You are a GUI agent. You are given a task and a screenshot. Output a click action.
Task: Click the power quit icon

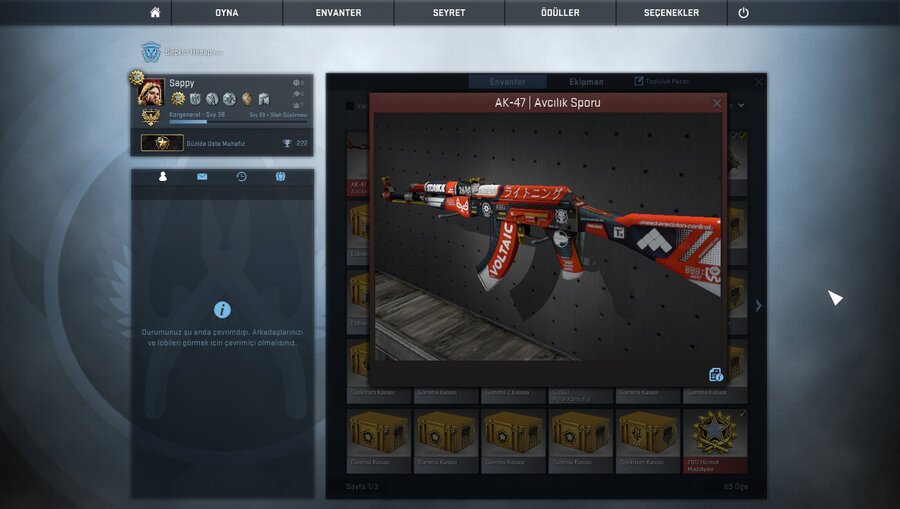743,13
